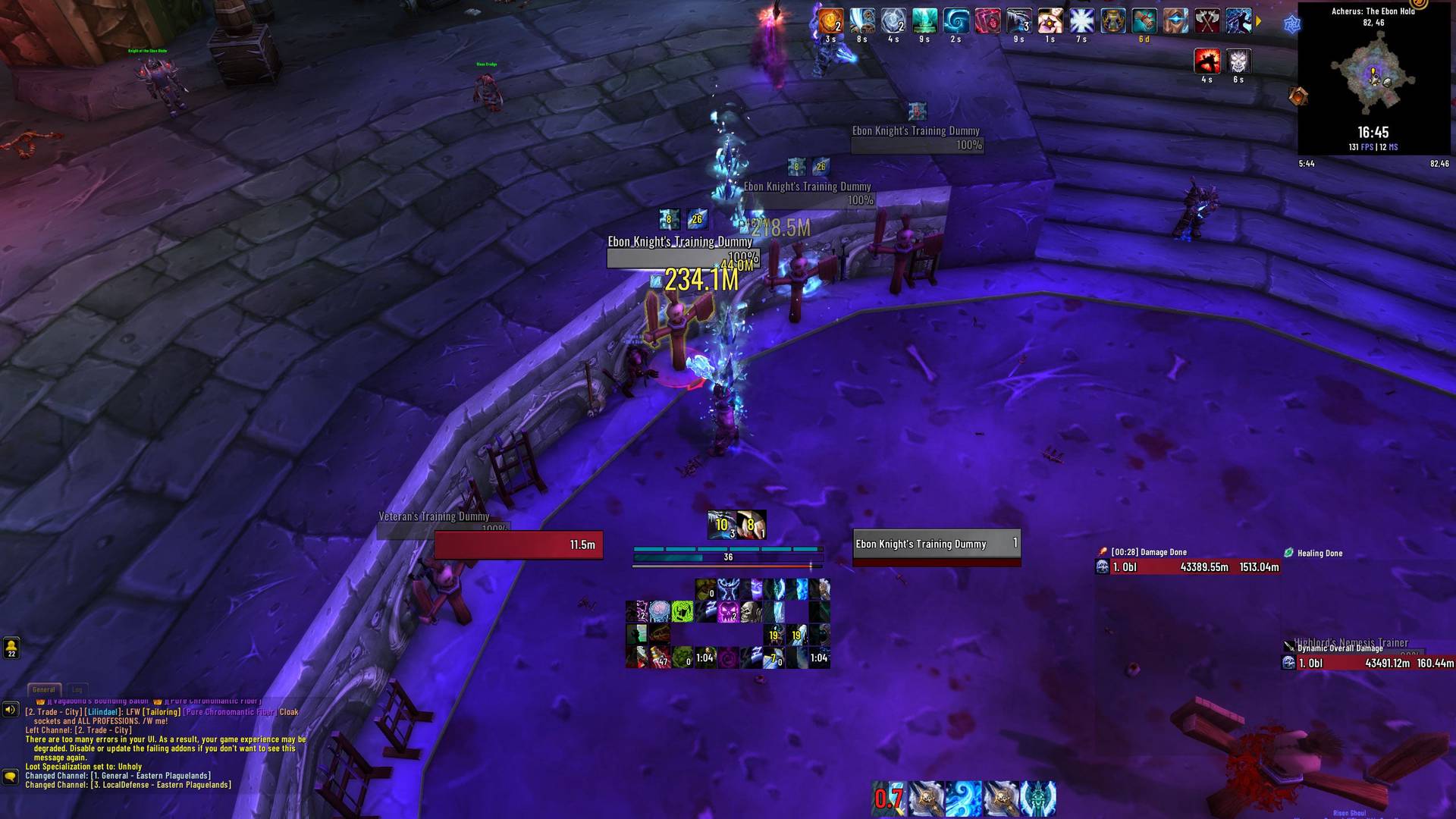Click the brain icon in the cooldown tracker
The height and width of the screenshot is (819, 1456).
(660, 610)
